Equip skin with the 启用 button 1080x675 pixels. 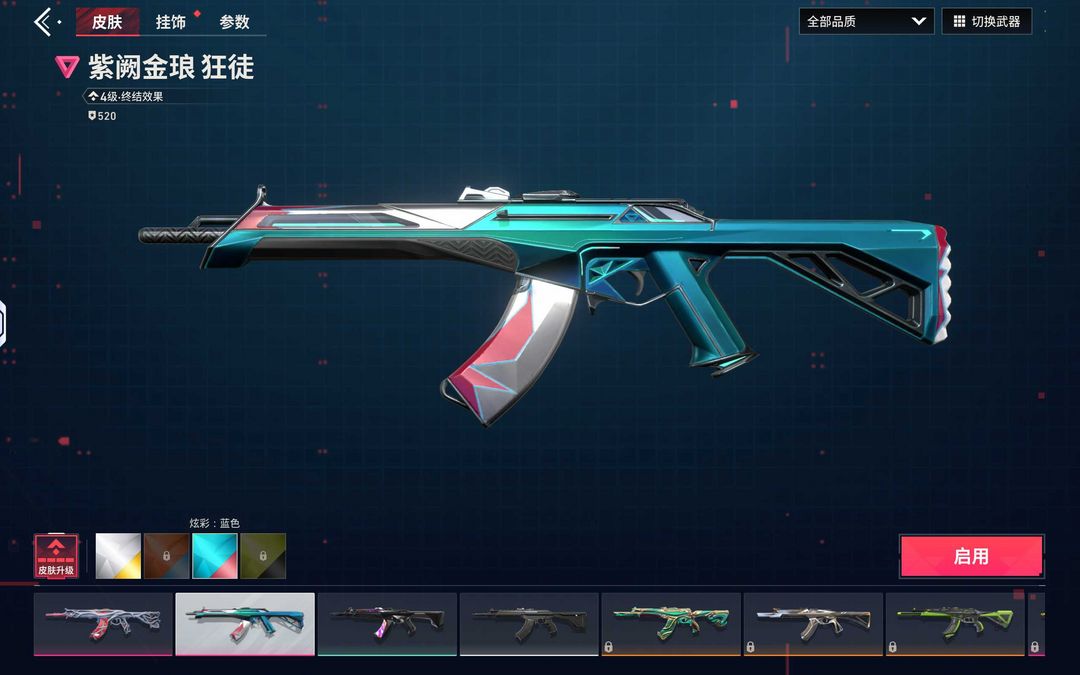(x=971, y=556)
